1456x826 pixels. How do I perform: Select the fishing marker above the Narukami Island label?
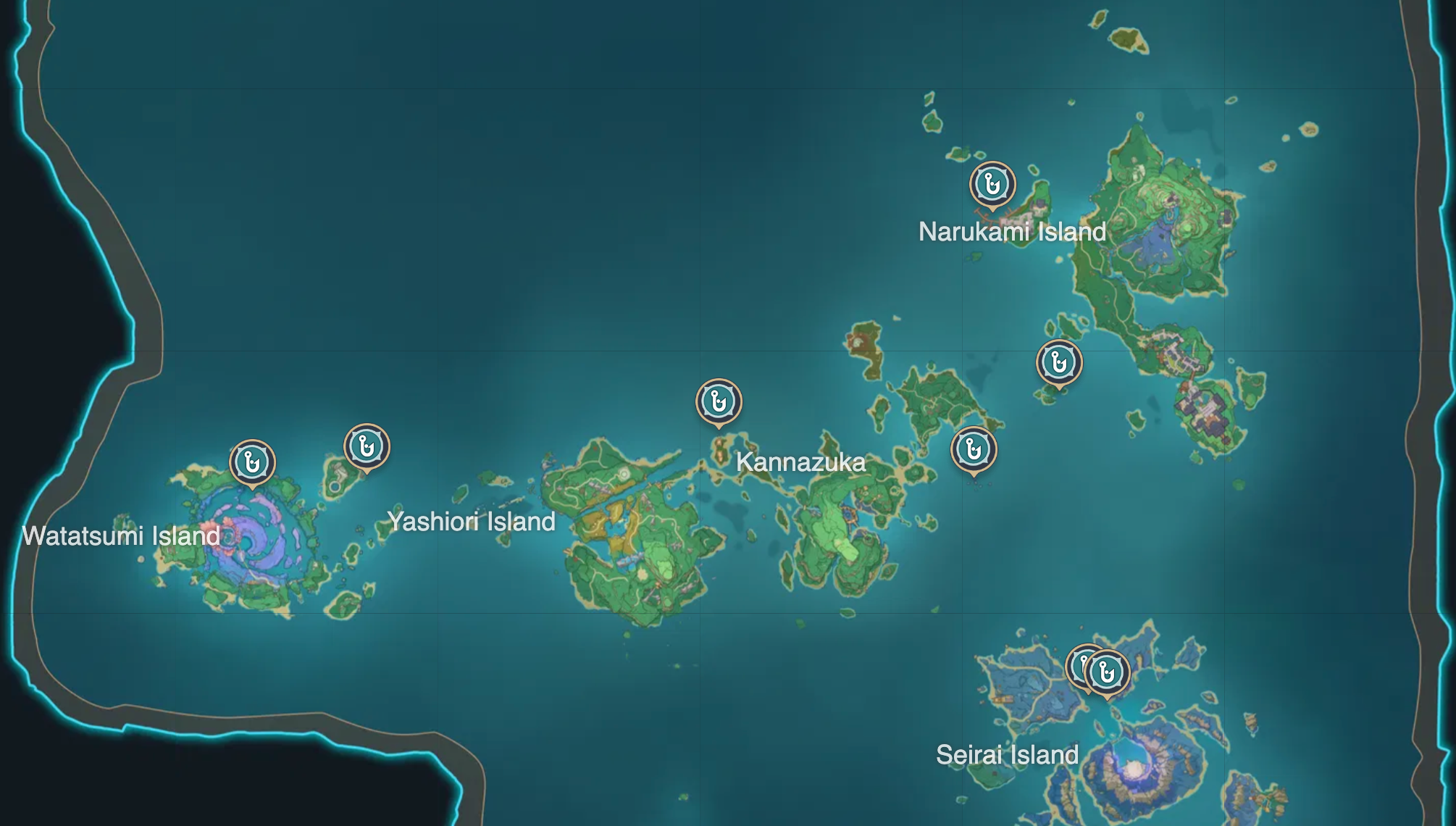click(992, 184)
